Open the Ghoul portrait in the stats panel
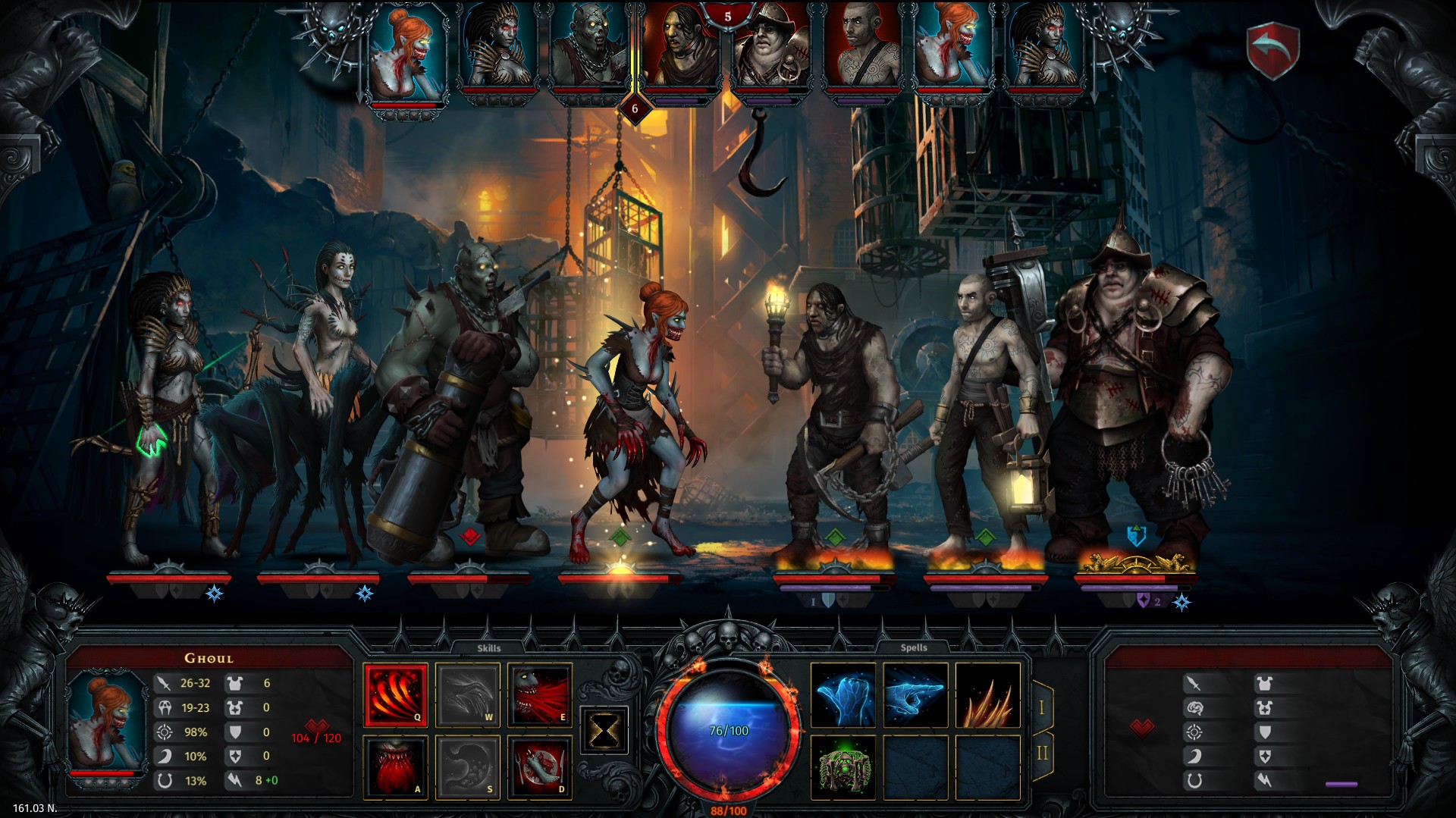This screenshot has width=1456, height=818. click(107, 720)
